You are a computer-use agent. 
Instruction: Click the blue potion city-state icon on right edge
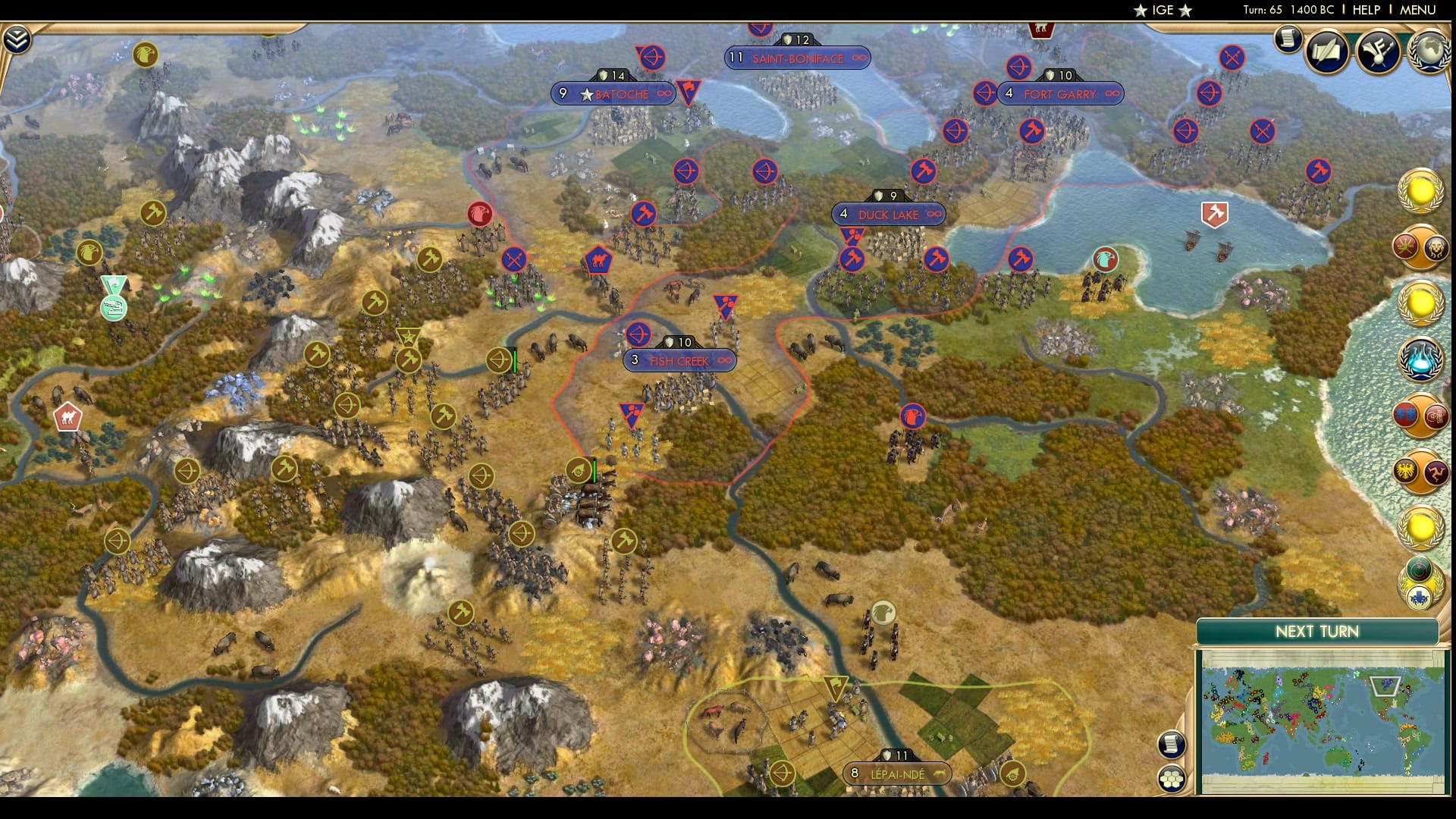tap(1420, 359)
